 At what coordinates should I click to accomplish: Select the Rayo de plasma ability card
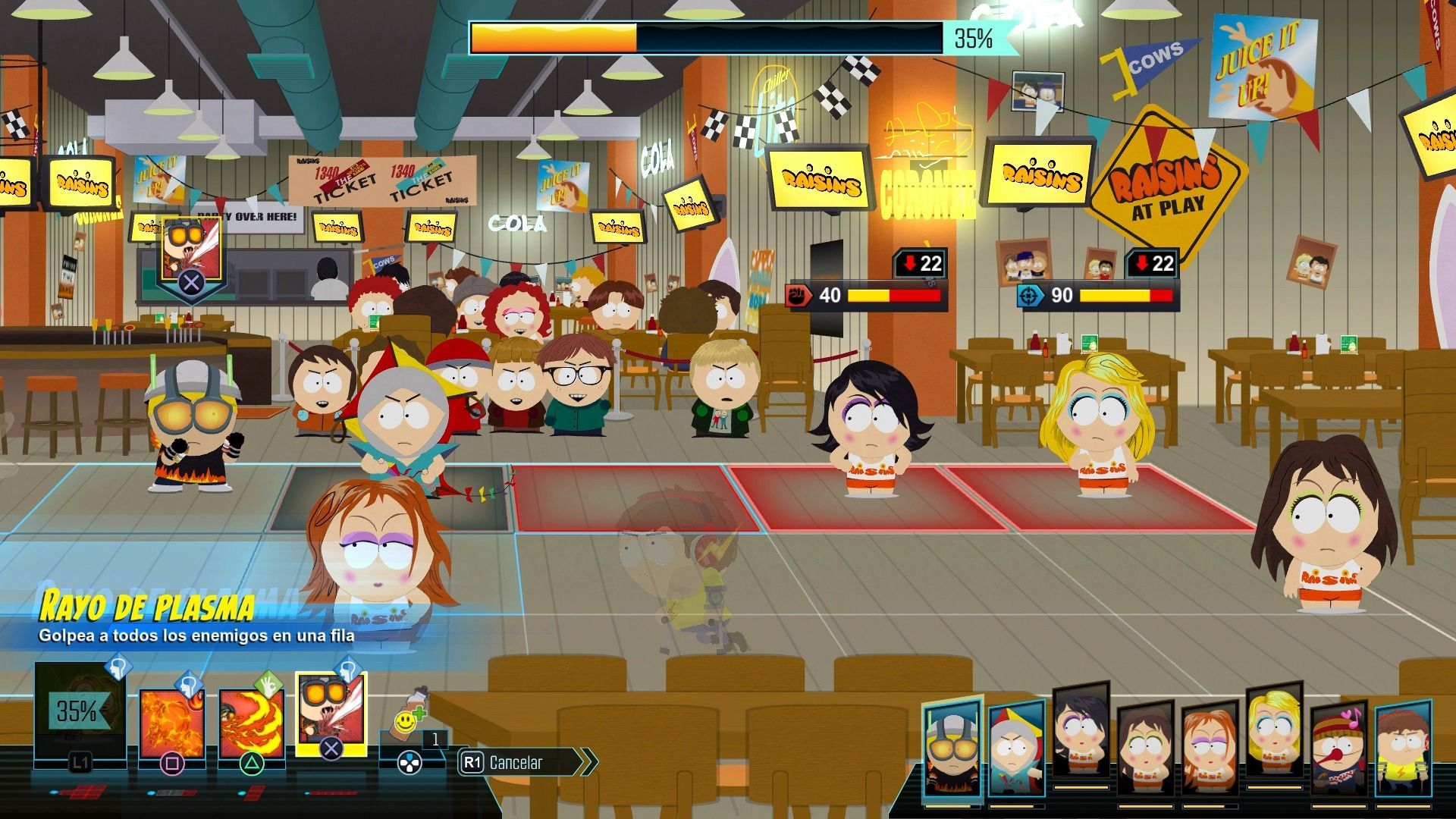331,711
